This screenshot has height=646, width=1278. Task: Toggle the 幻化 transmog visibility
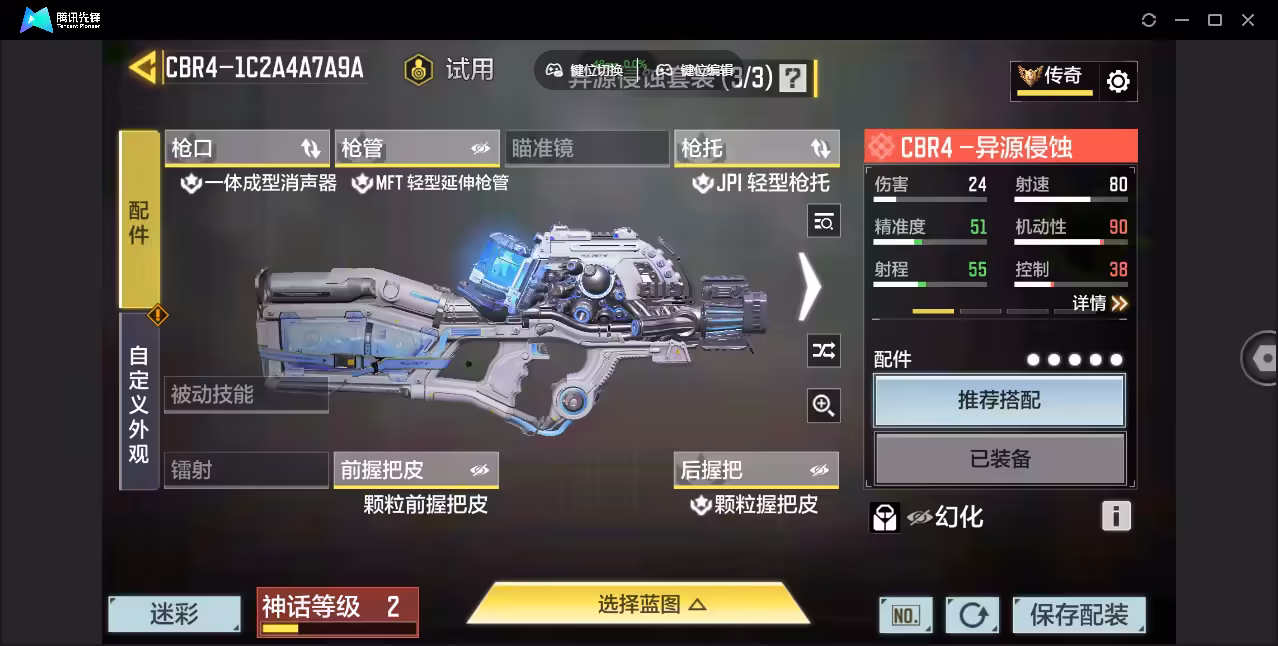[x=920, y=517]
